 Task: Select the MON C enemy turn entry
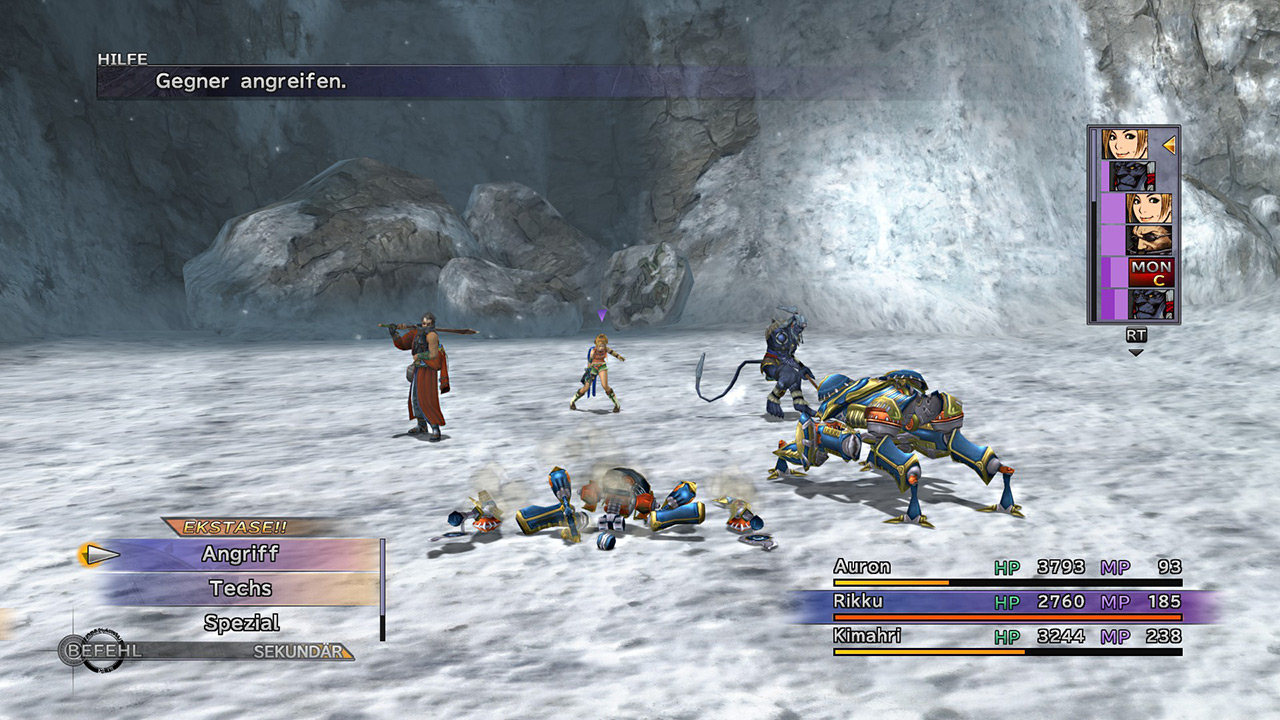click(x=1150, y=272)
